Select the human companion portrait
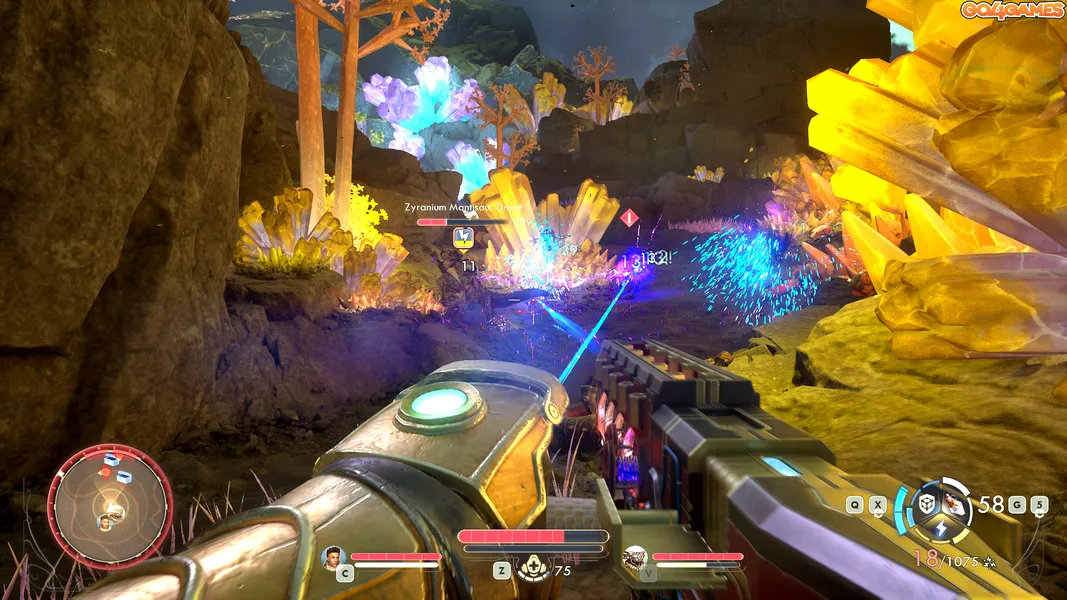This screenshot has height=600, width=1067. (332, 556)
